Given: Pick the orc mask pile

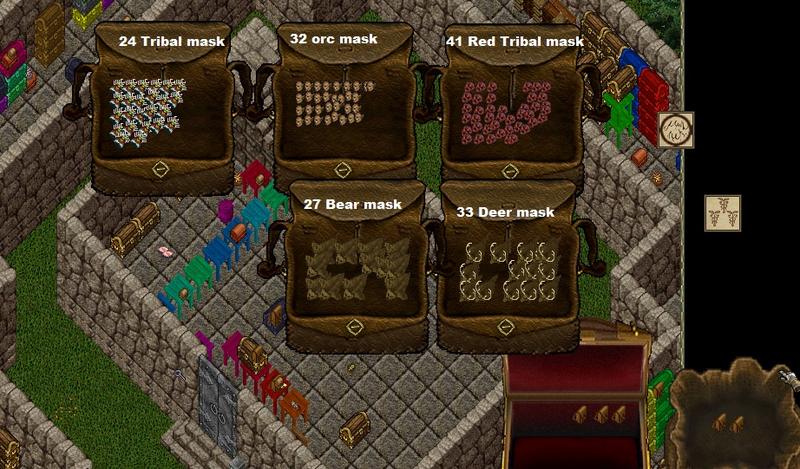Looking at the screenshot, I should point(331,109).
